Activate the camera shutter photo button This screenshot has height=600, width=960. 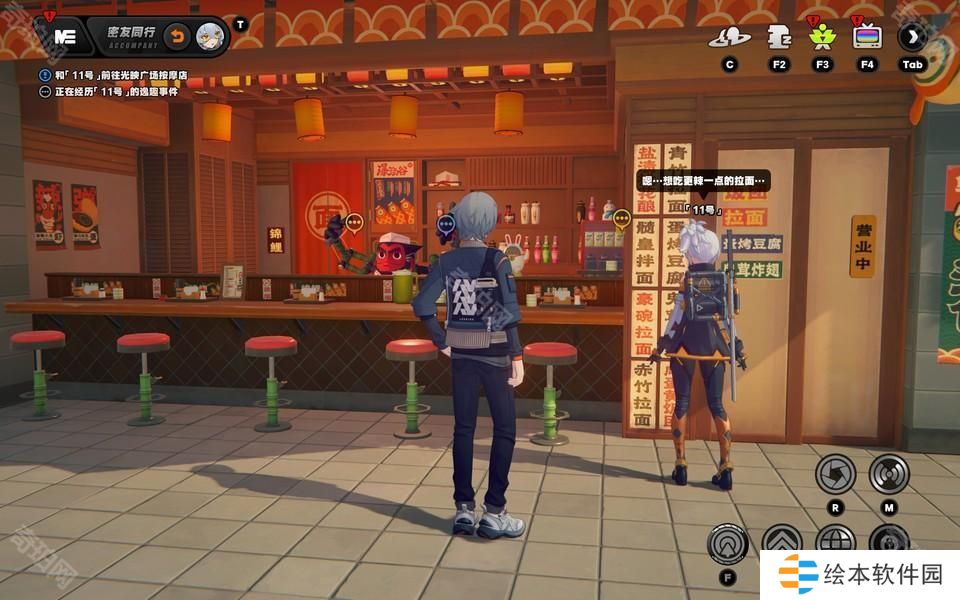pos(835,473)
